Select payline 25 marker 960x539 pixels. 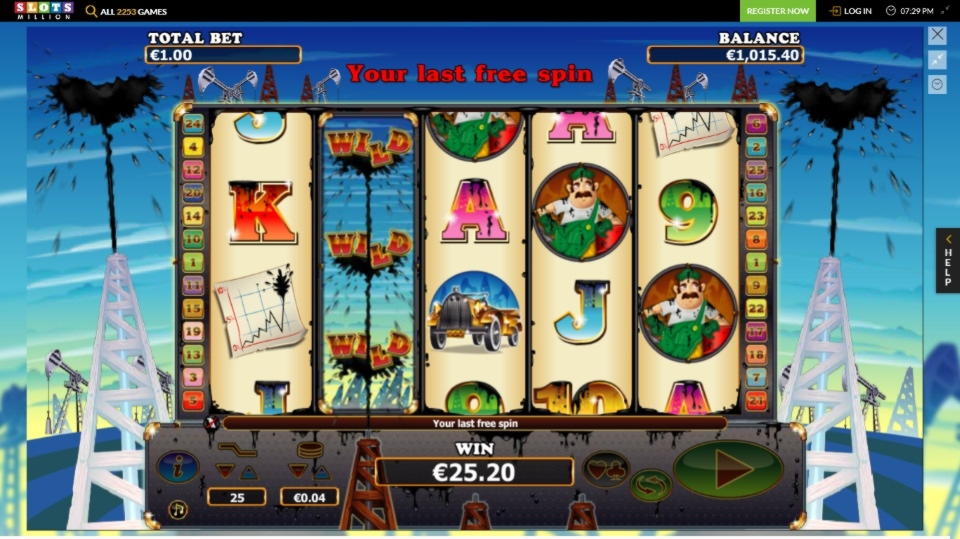[756, 168]
